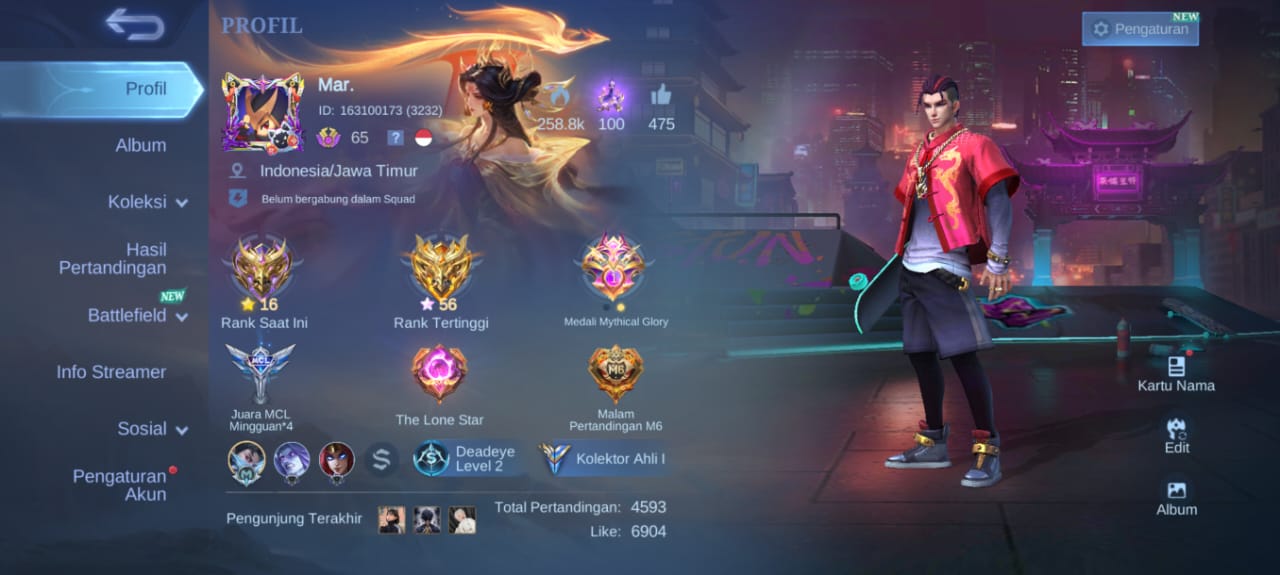Expand the Battlefield section

137,316
